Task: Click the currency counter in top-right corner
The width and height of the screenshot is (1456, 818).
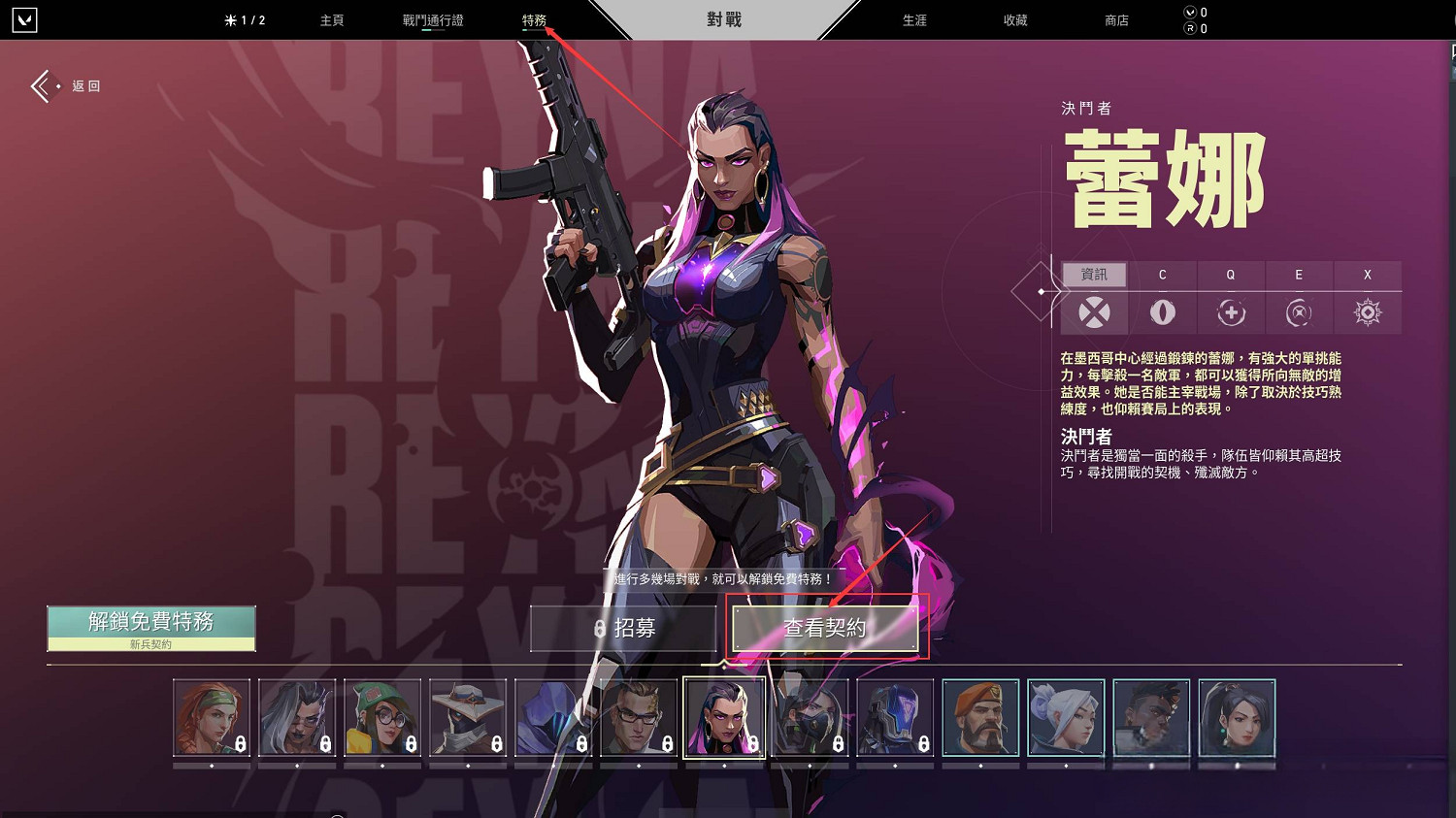Action: pyautogui.click(x=1192, y=19)
